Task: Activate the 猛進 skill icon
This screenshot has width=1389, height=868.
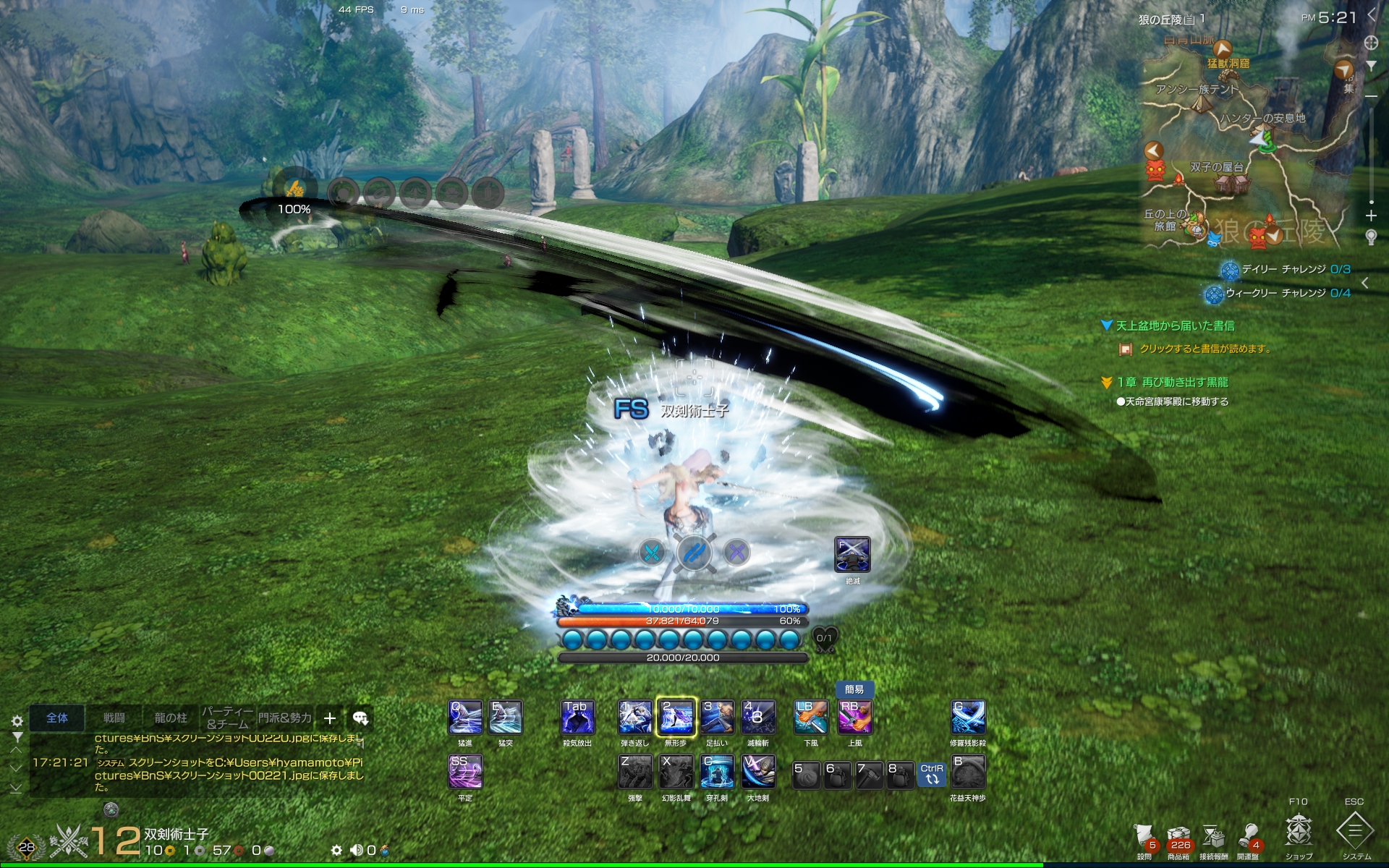Action: 465,718
